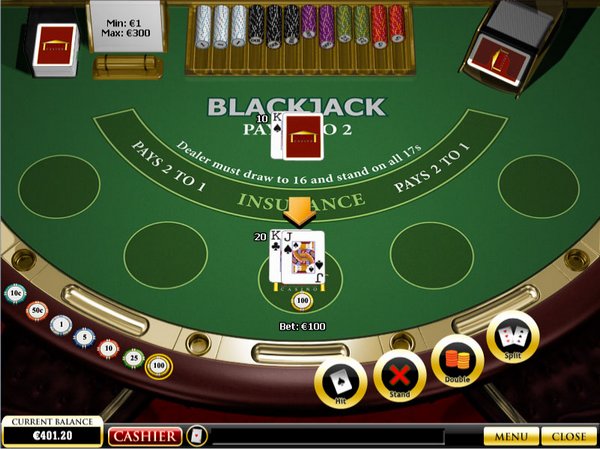Pick the 100 chip

158,365
